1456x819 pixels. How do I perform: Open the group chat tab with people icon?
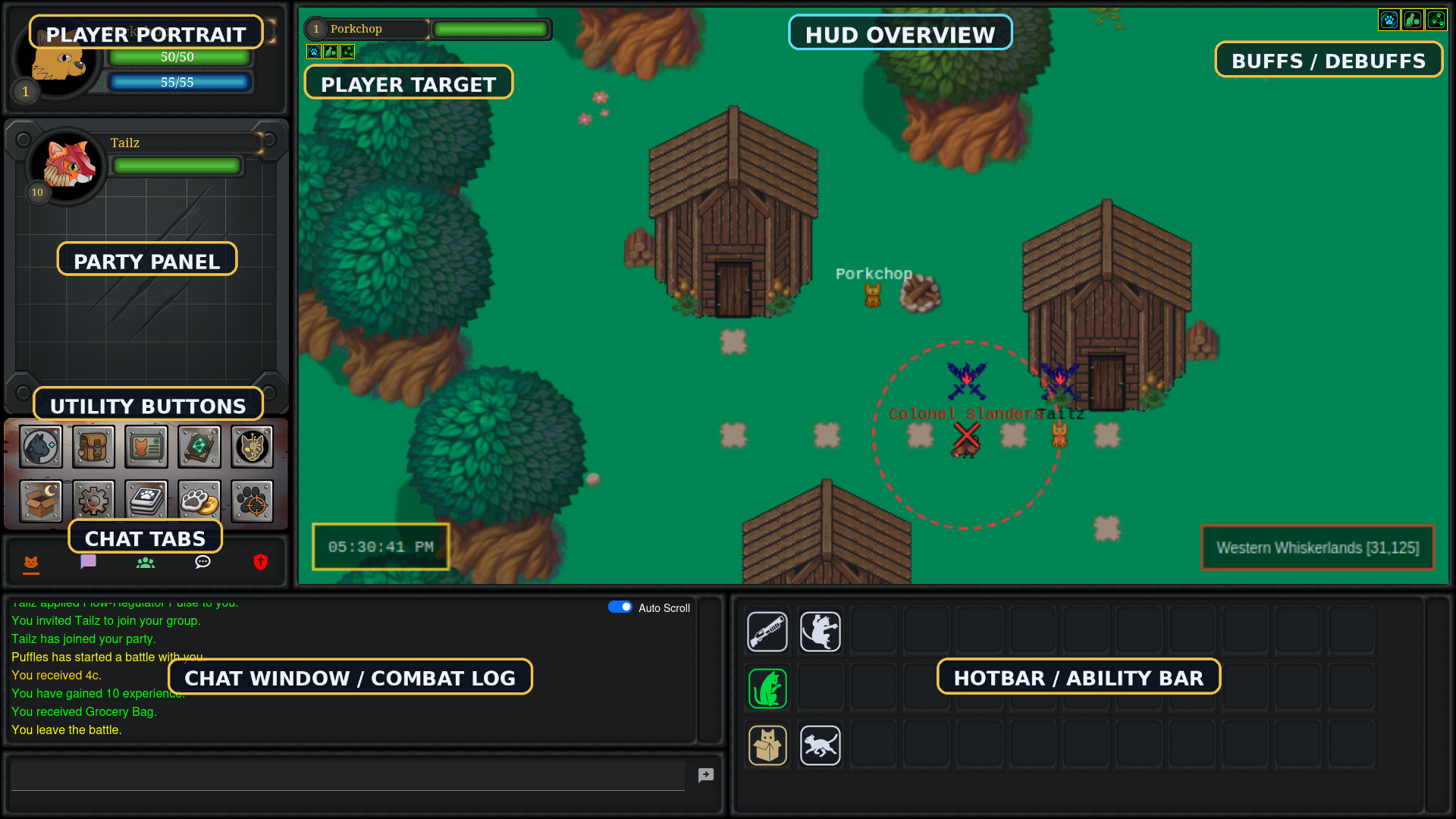(145, 563)
